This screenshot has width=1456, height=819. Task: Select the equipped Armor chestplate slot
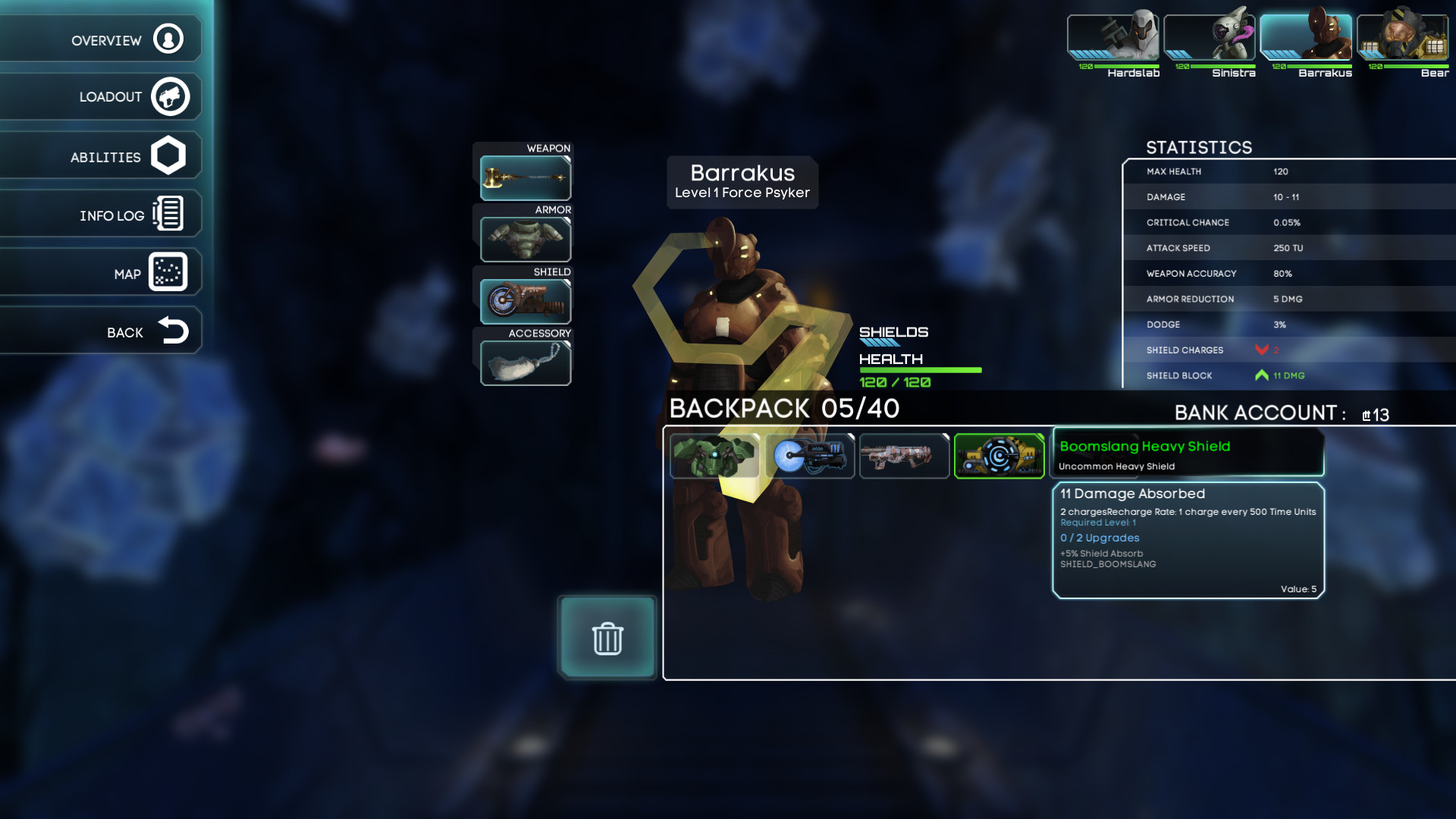(x=525, y=238)
